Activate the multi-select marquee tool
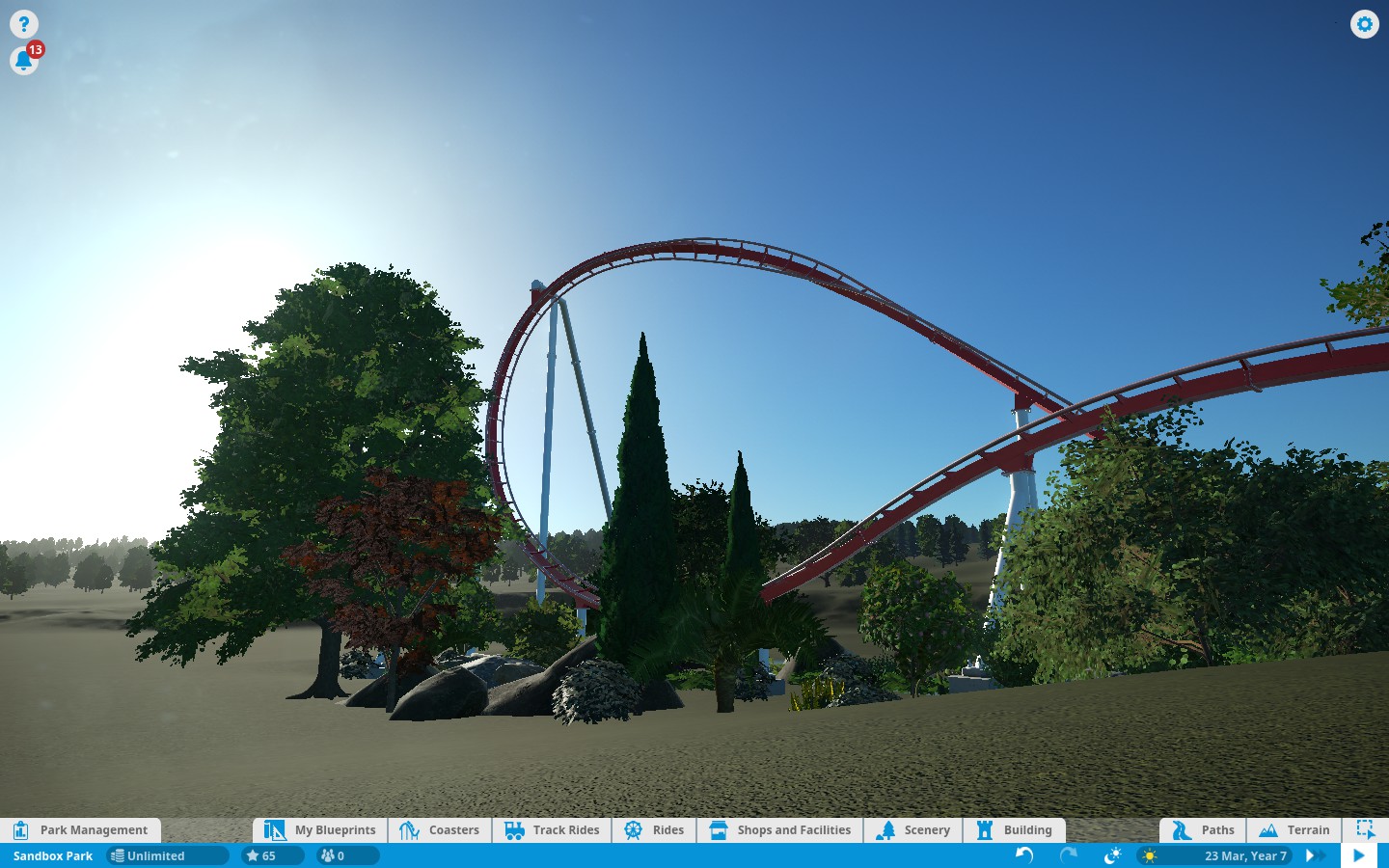Viewport: 1389px width, 868px height. click(x=1365, y=829)
